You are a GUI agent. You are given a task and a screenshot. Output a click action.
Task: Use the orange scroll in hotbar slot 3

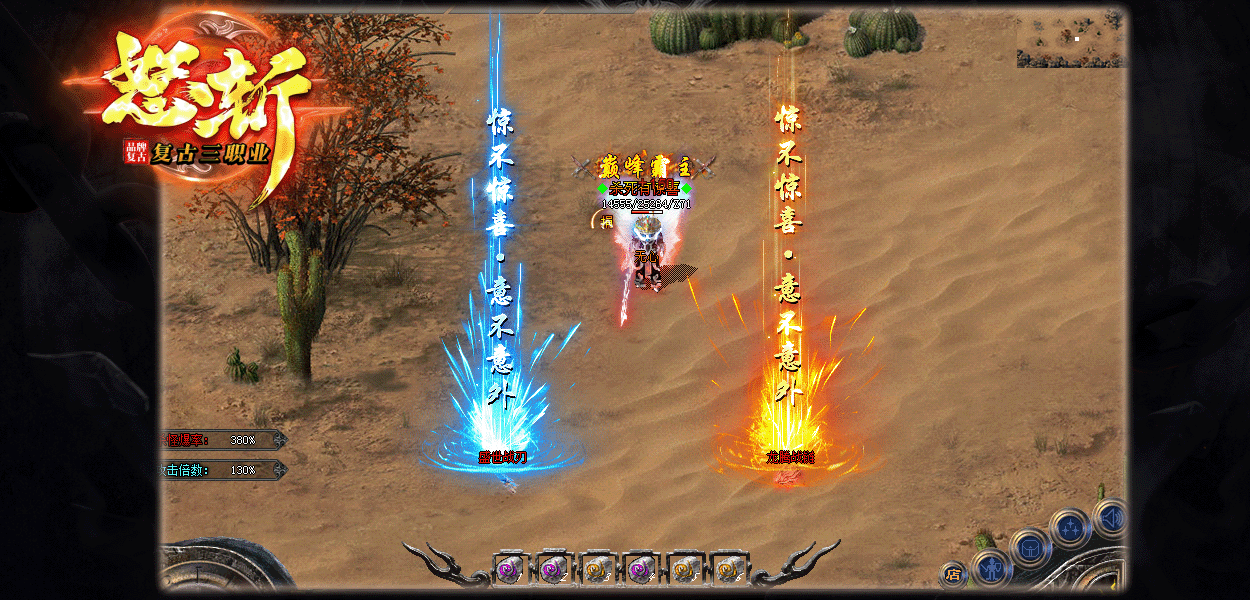pyautogui.click(x=597, y=569)
